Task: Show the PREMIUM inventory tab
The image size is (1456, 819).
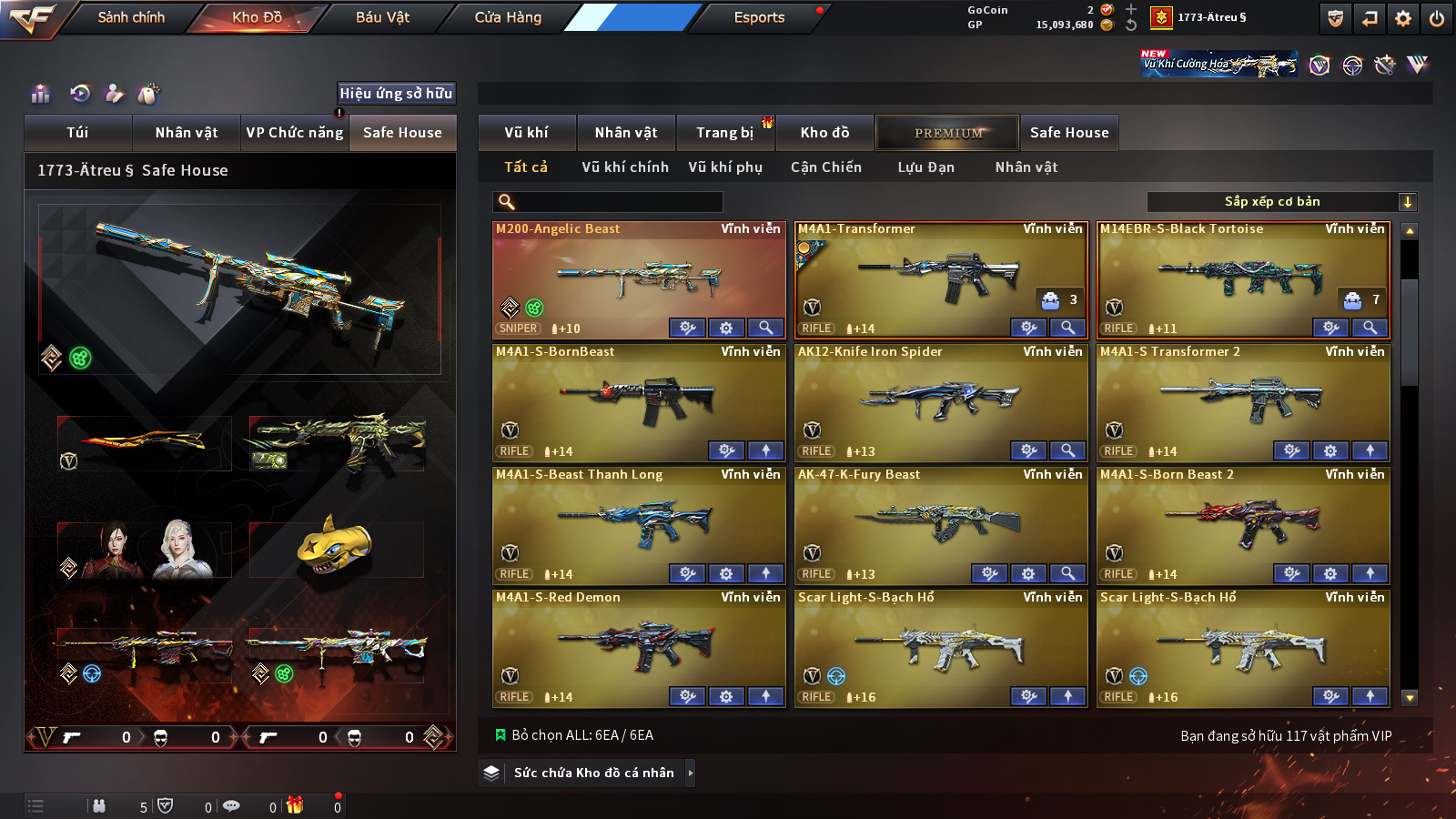Action: (948, 133)
